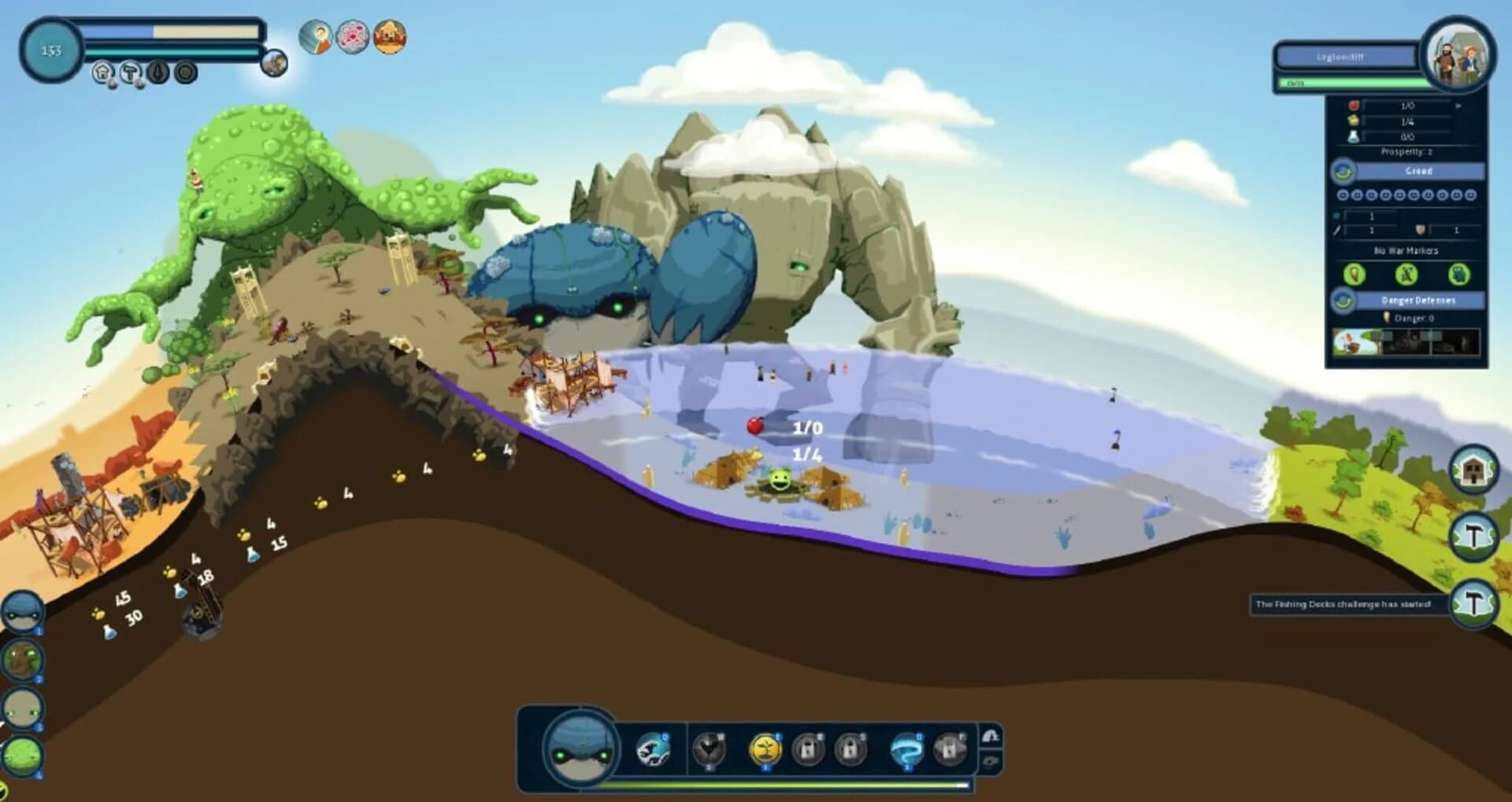Click the claw ability icon next to the giant

tap(653, 748)
